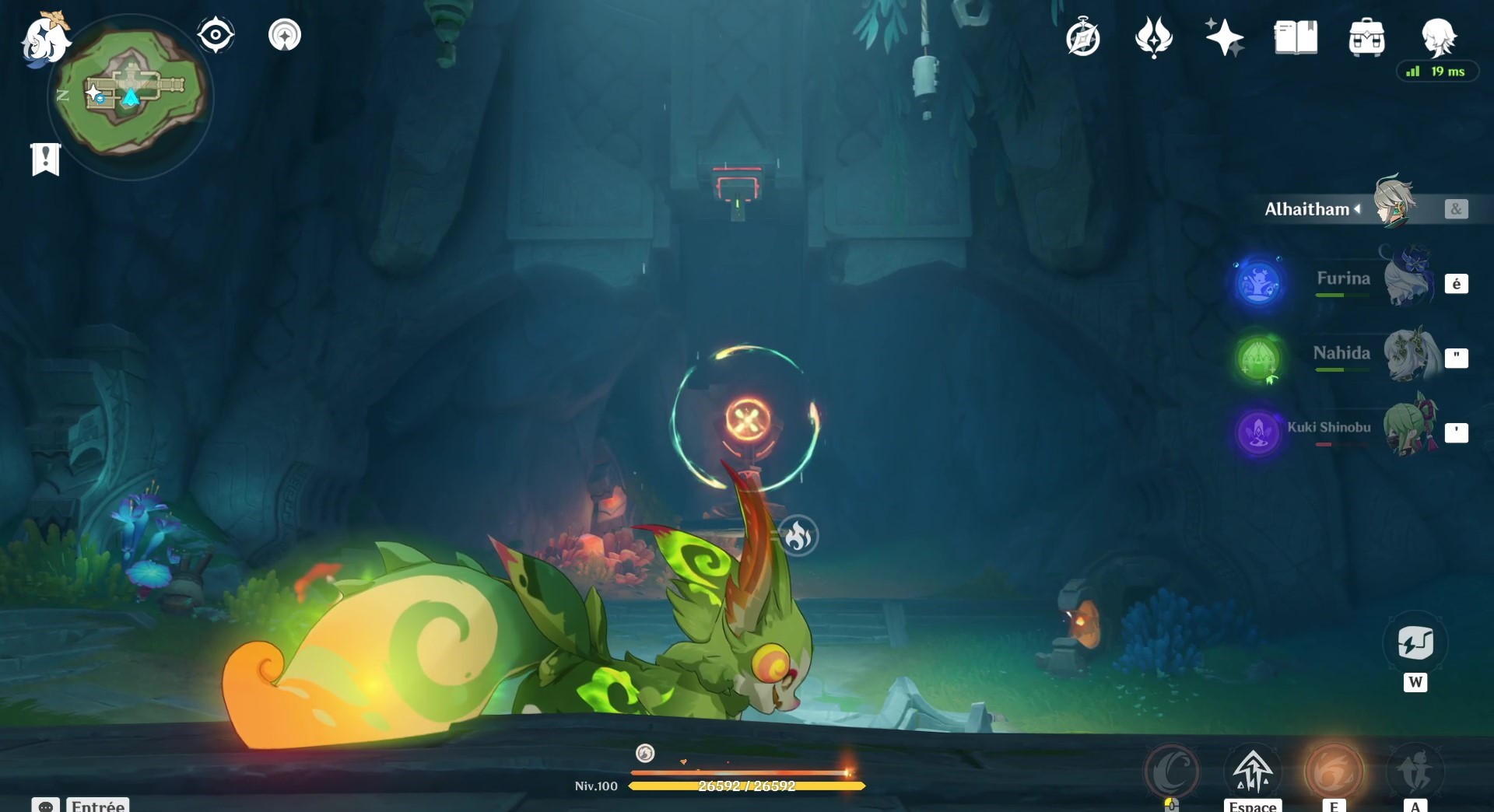1494x812 pixels.
Task: Toggle the eye-shaped elemental sight icon
Action: click(216, 35)
